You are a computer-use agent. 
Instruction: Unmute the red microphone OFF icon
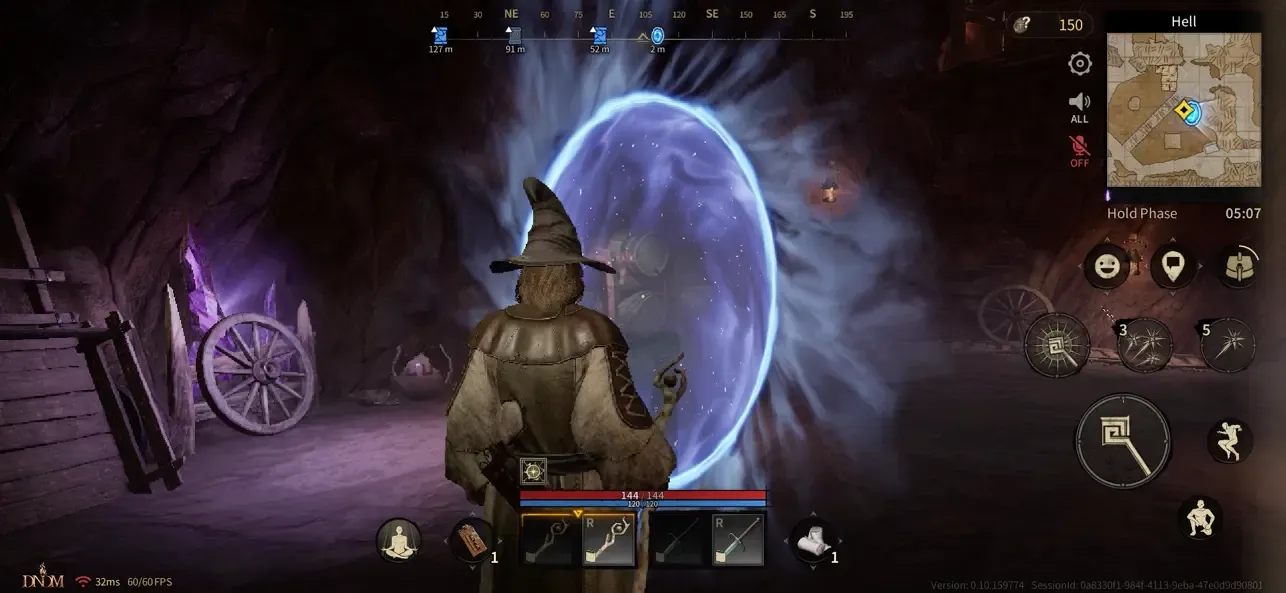point(1079,152)
